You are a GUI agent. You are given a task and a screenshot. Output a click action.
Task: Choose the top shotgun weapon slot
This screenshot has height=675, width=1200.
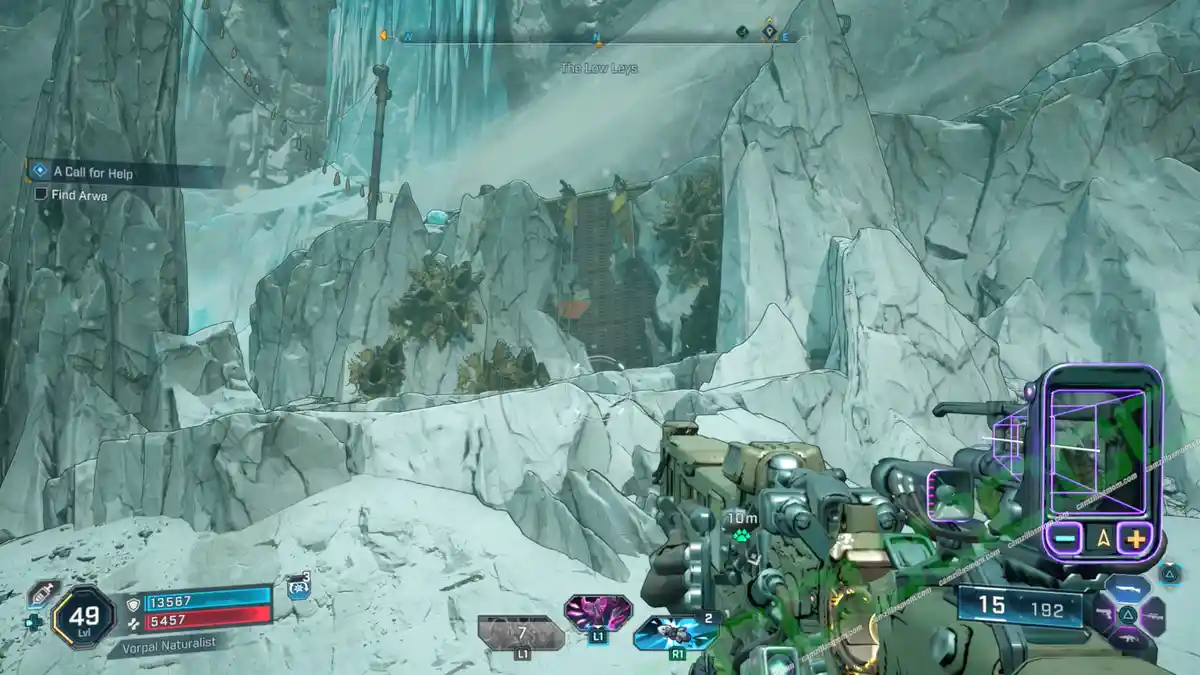(x=1127, y=588)
